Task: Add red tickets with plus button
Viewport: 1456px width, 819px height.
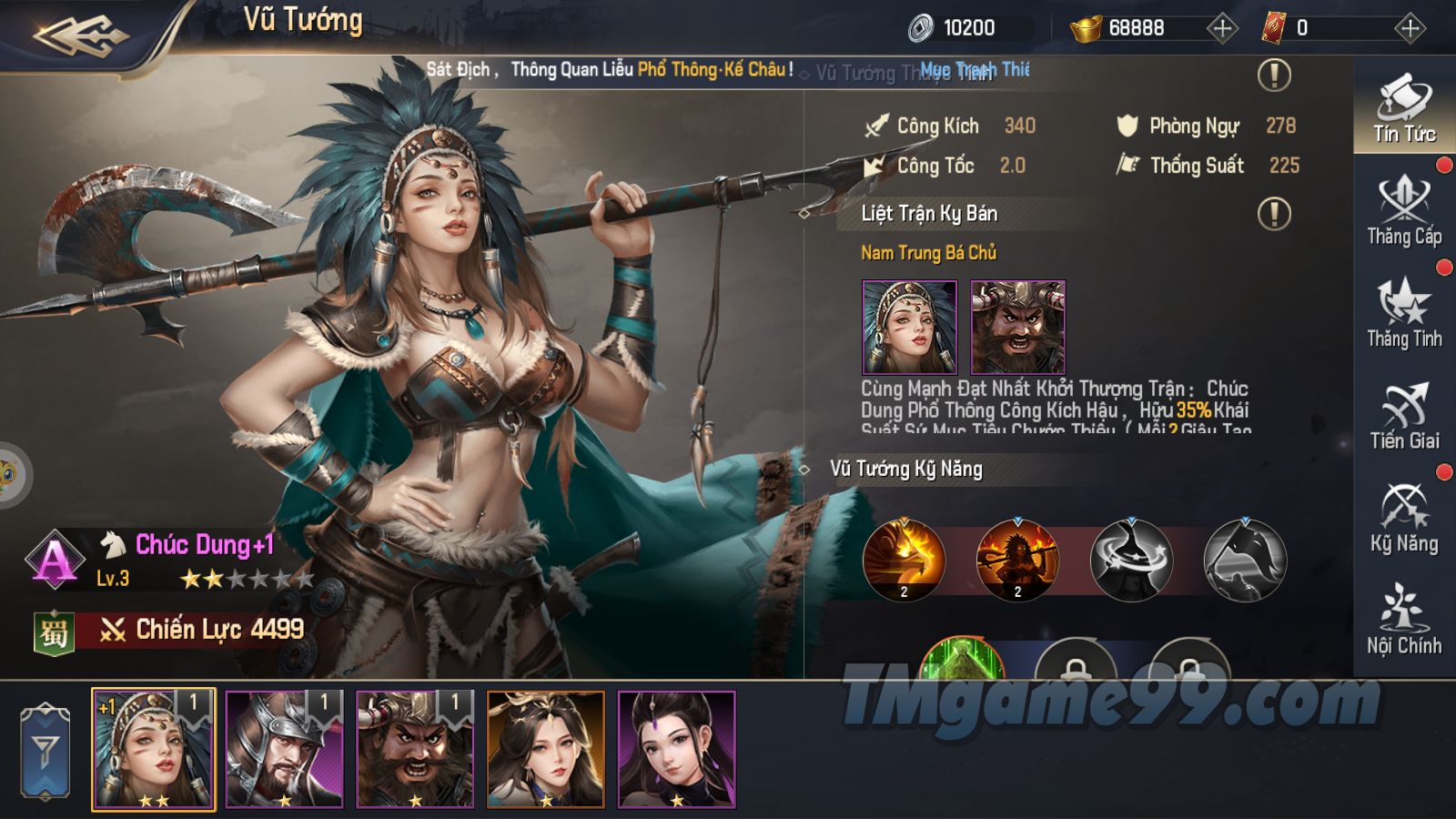Action: click(x=1410, y=28)
